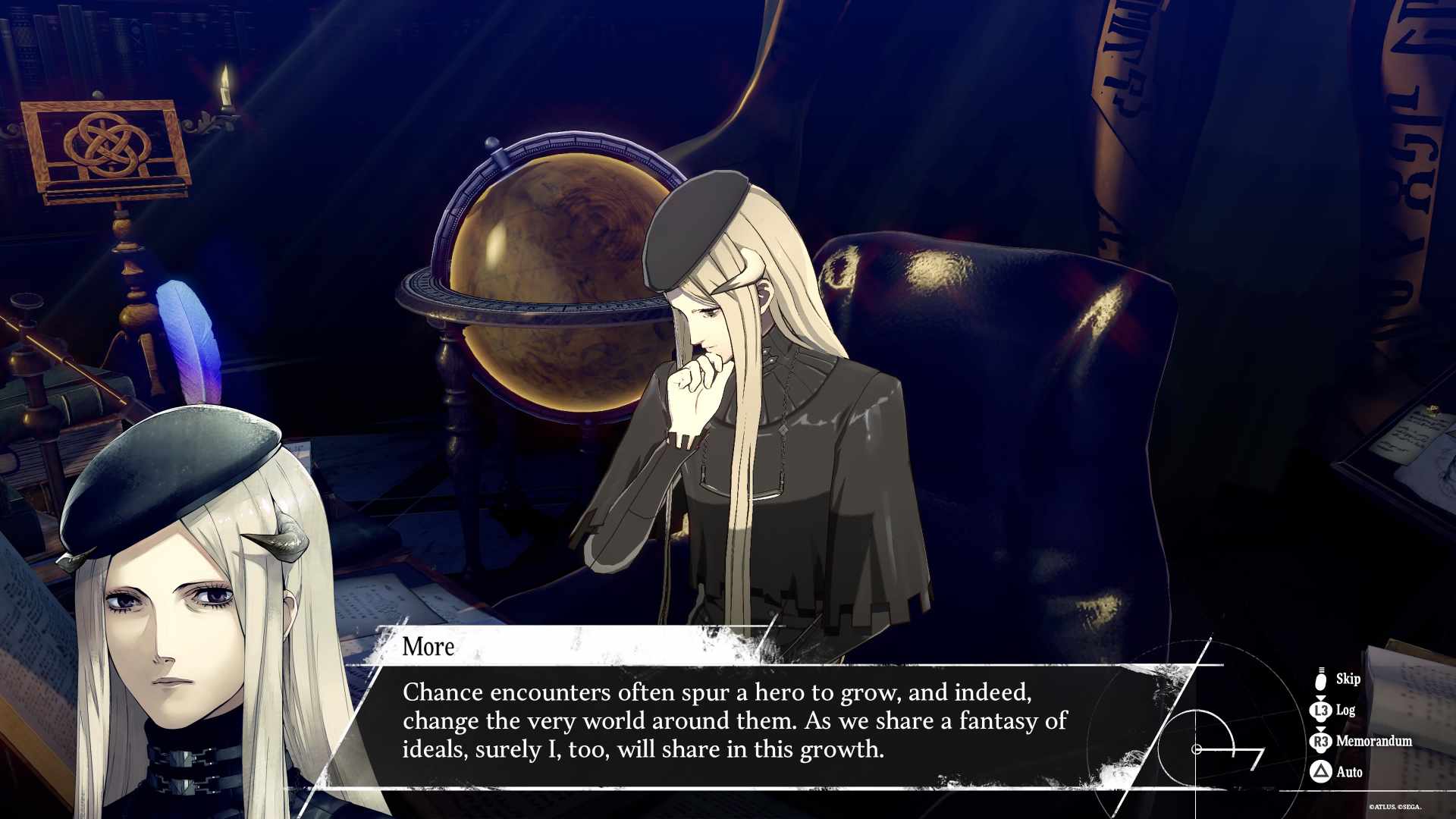Advance More's dialogue text box
Image resolution: width=1456 pixels, height=819 pixels.
click(x=734, y=720)
